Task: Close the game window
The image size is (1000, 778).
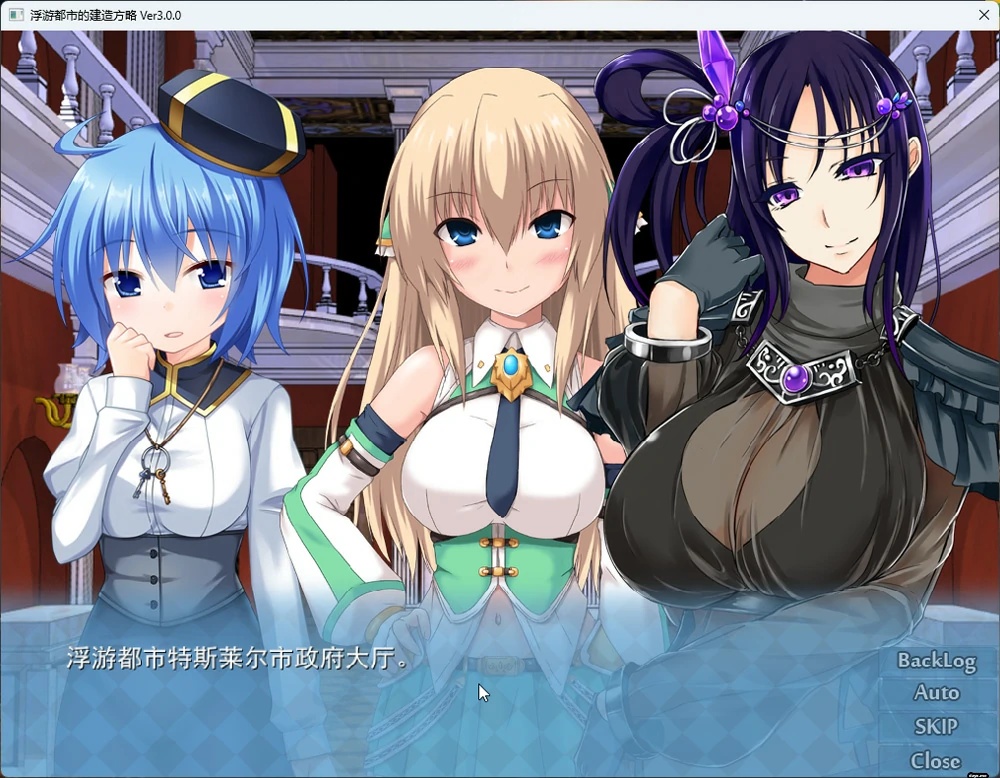Action: tap(982, 16)
